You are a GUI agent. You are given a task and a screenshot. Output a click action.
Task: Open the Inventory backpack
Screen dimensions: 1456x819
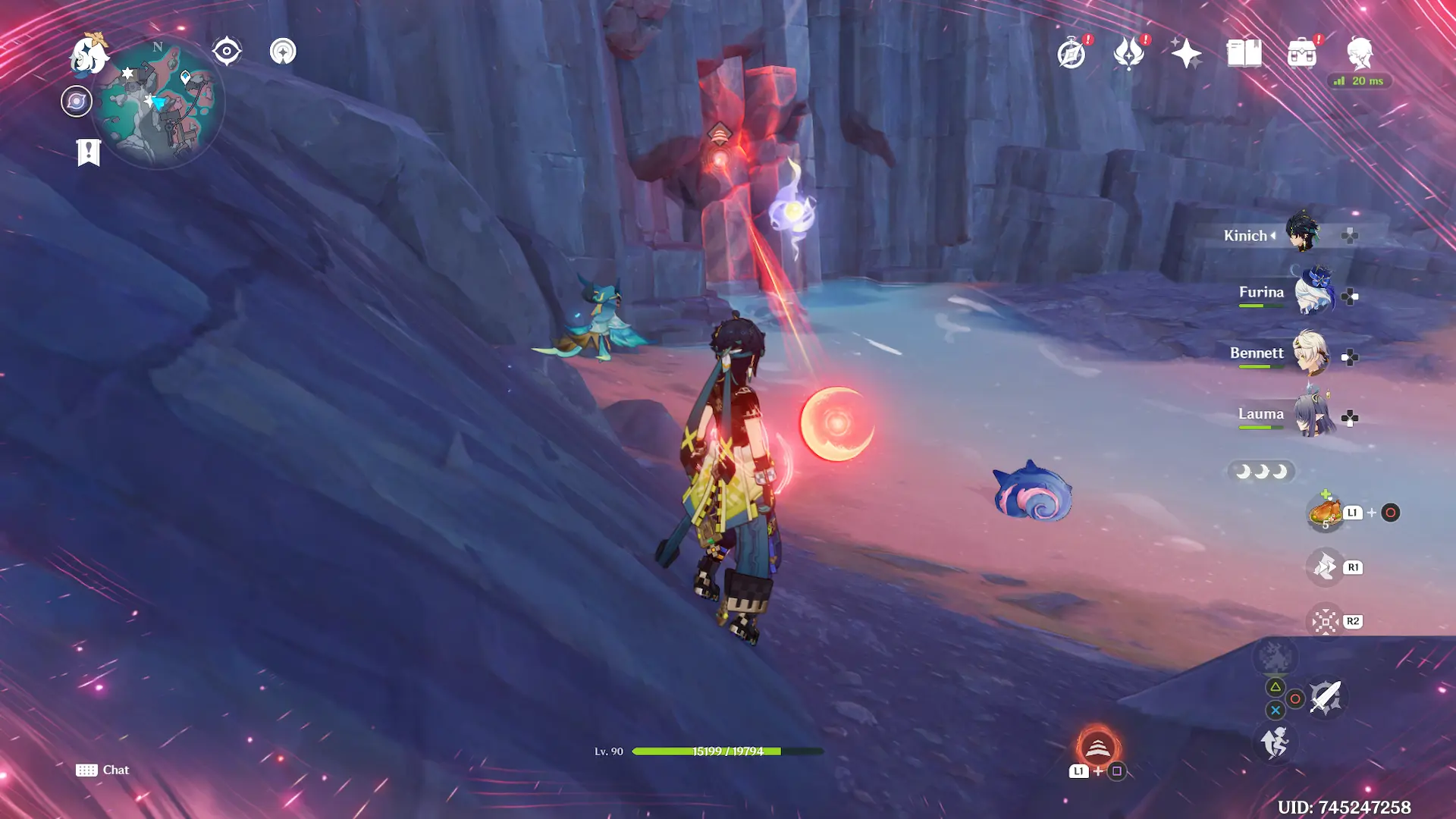click(1302, 54)
